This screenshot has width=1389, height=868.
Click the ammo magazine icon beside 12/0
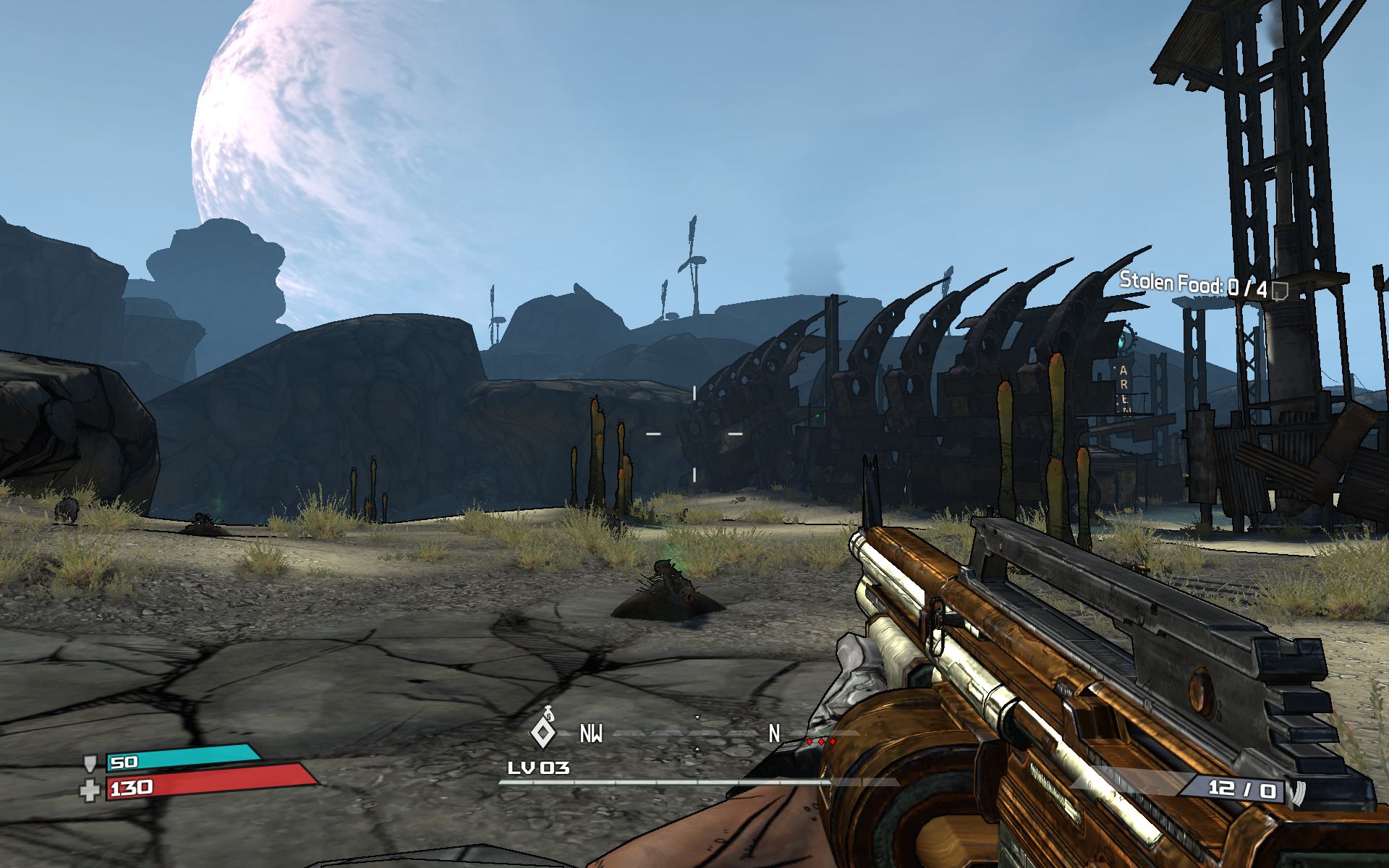coord(1299,793)
